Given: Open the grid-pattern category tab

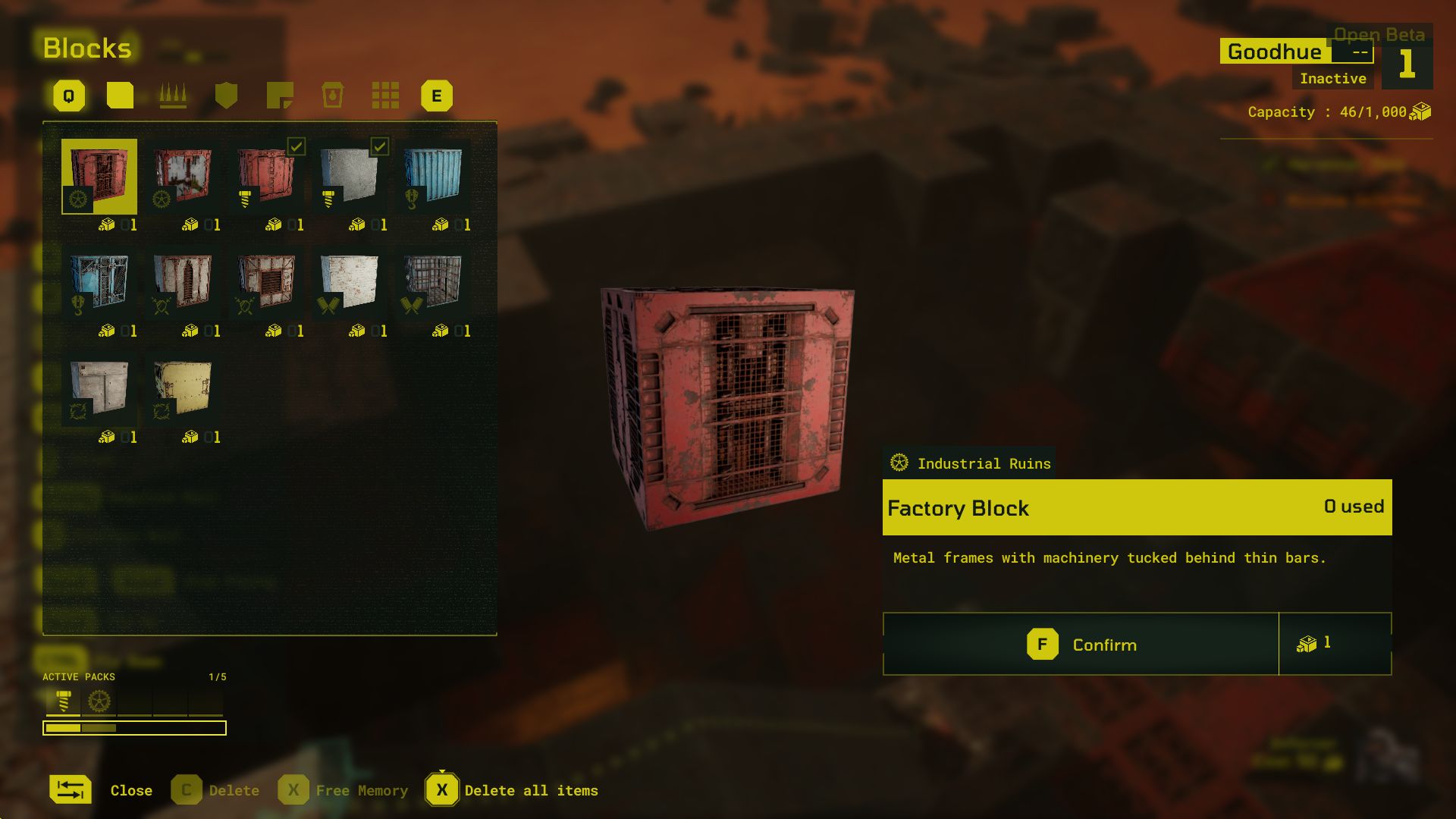Looking at the screenshot, I should point(385,96).
